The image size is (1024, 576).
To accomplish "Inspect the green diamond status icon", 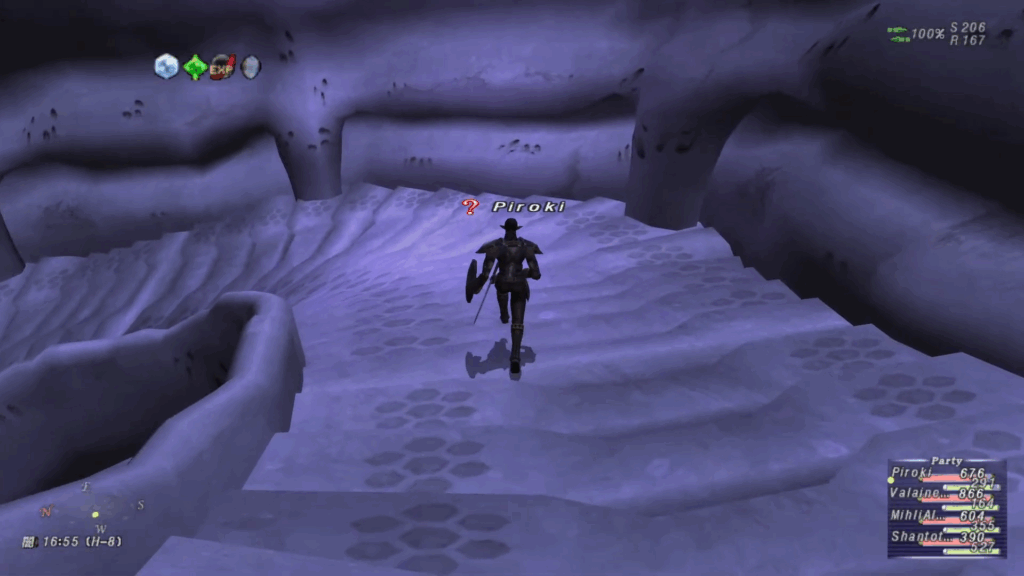I will [194, 67].
